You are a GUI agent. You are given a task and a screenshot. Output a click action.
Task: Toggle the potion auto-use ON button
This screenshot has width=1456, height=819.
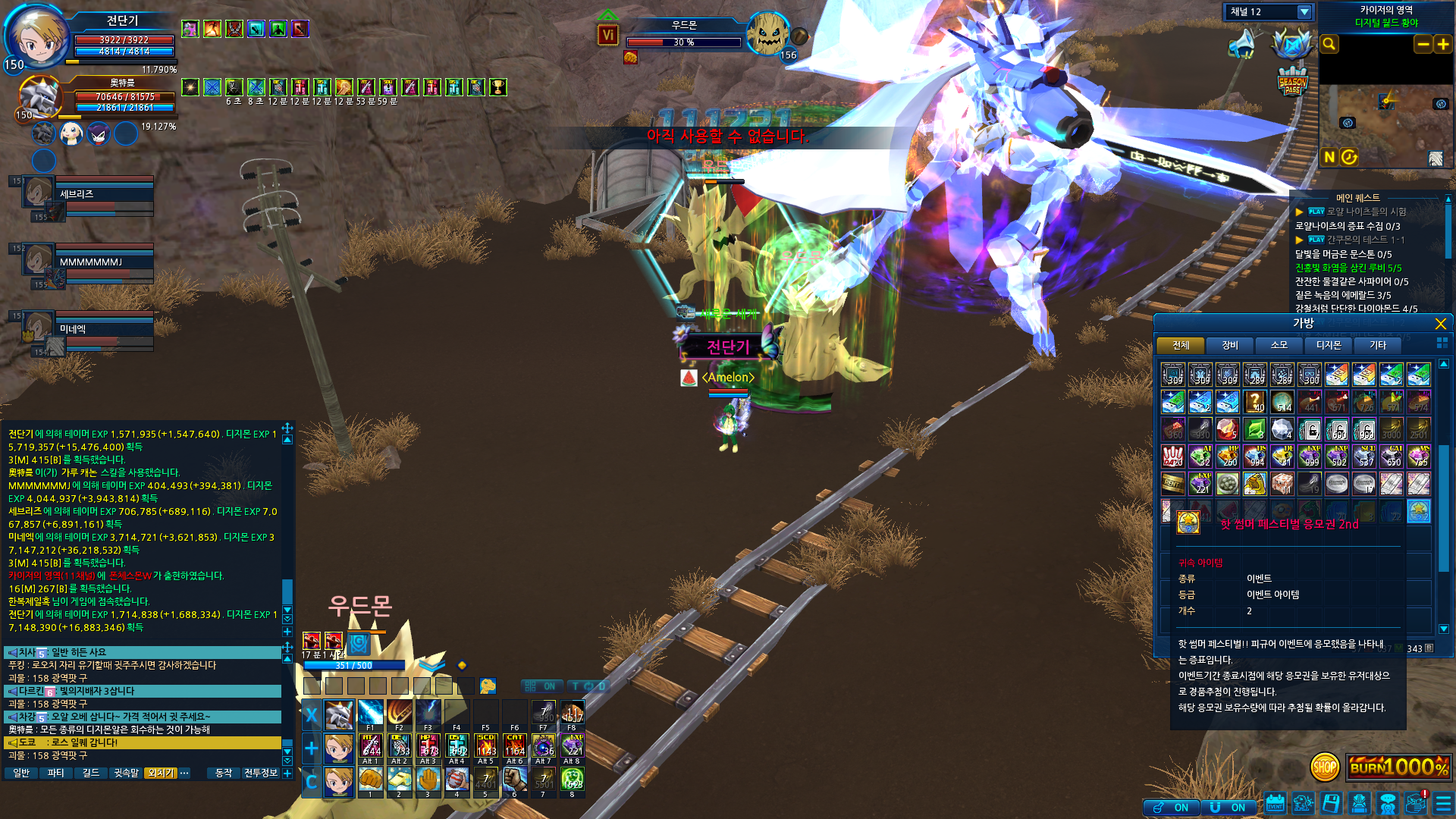click(x=1172, y=808)
